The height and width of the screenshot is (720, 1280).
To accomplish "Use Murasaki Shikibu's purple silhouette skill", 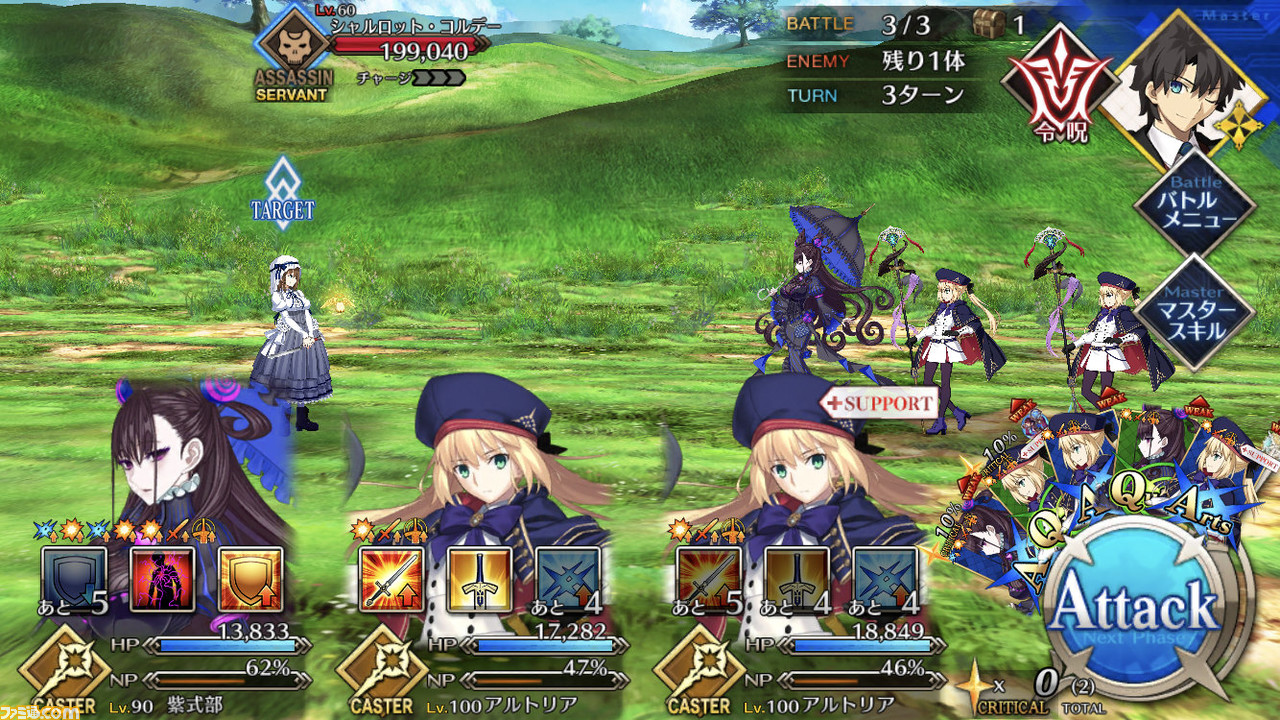I will tap(162, 579).
